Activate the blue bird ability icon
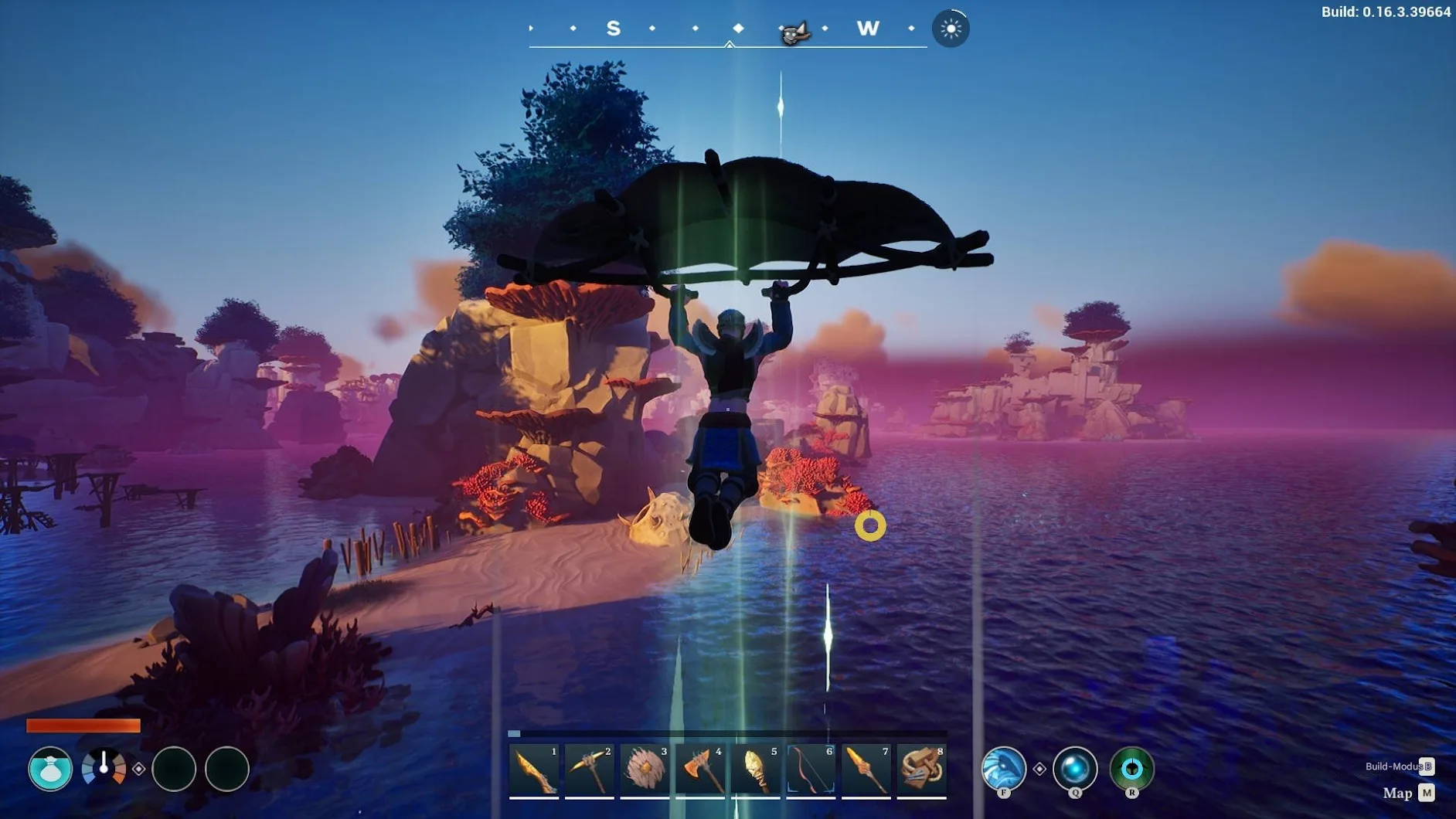Screen dimensions: 1456x819 click(x=1003, y=769)
